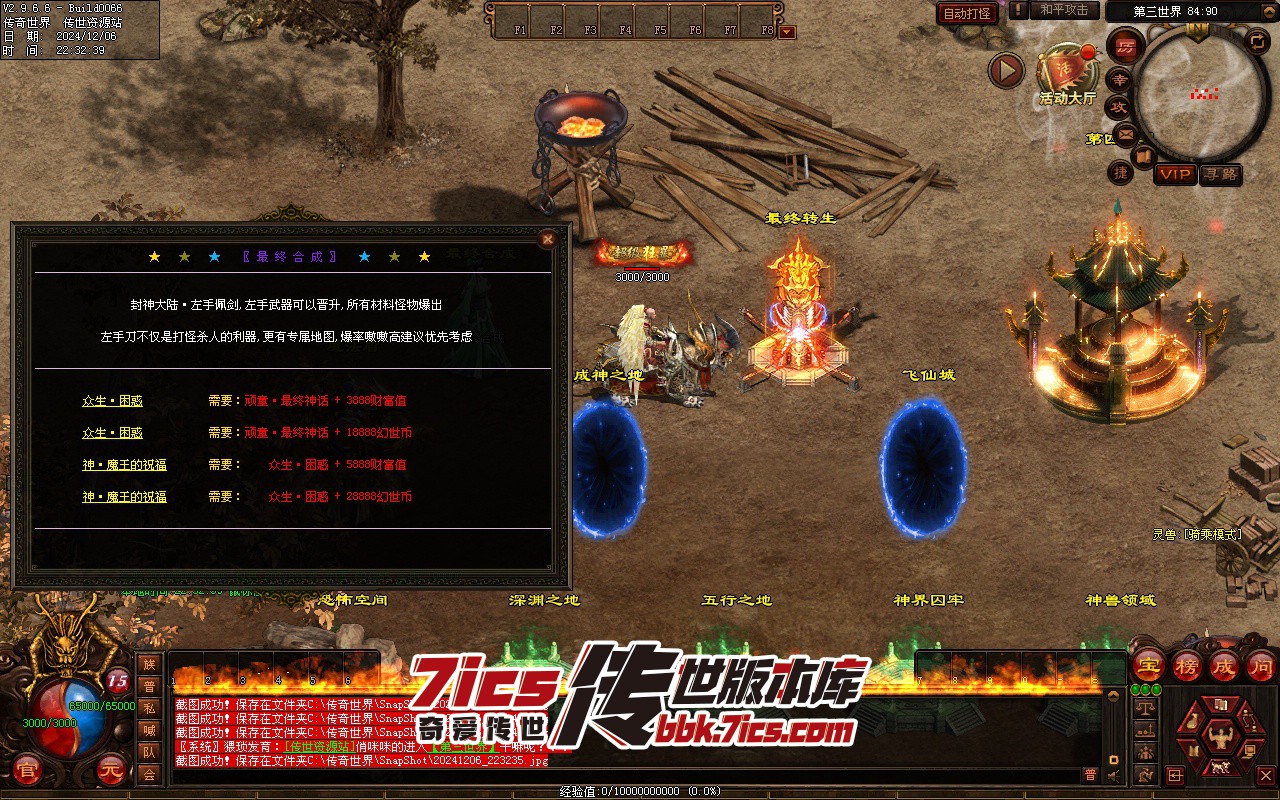
Task: Expand the F-key hotbar dropdown arrow
Action: (x=787, y=31)
